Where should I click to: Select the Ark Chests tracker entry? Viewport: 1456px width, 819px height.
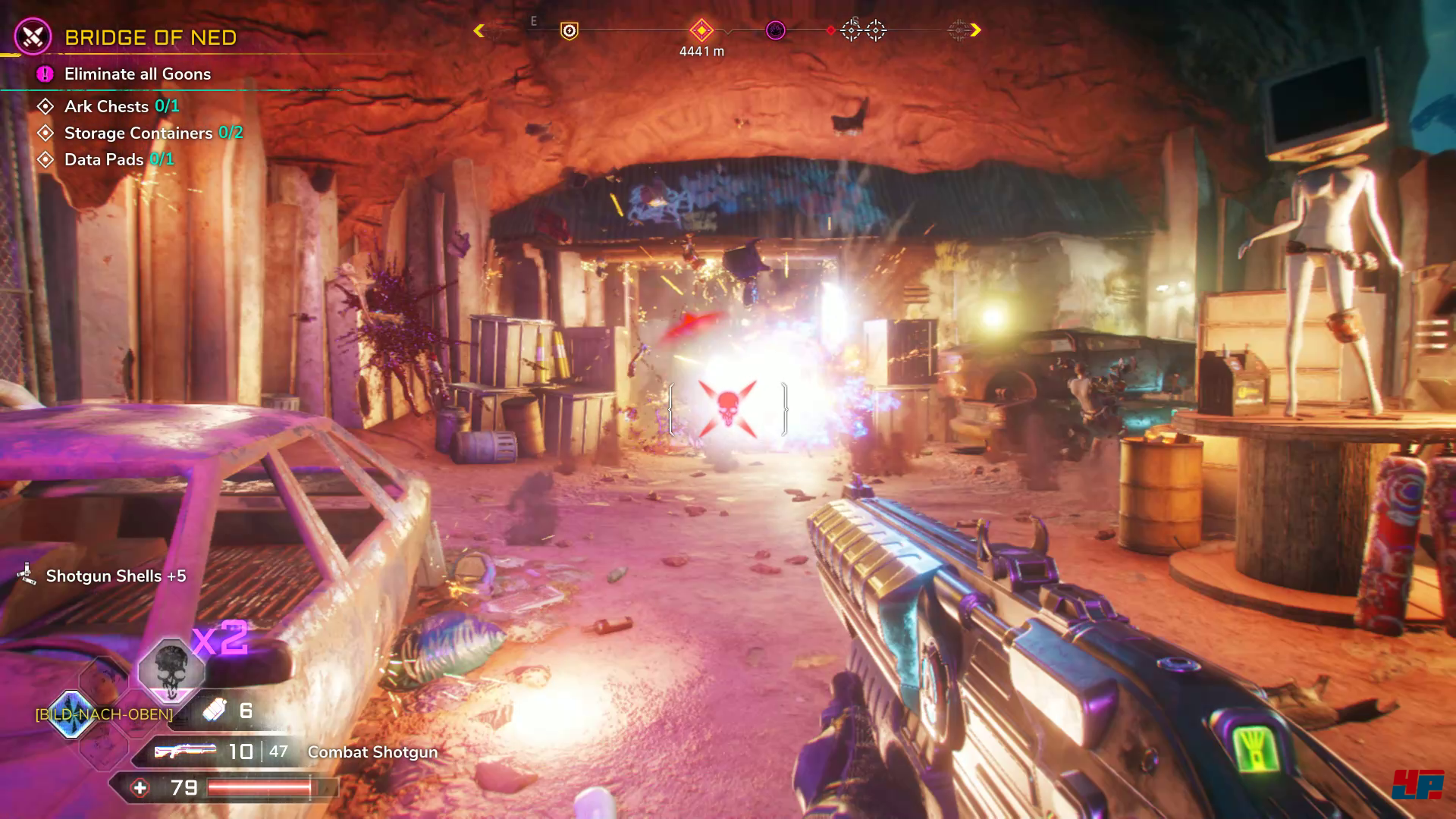[x=121, y=106]
